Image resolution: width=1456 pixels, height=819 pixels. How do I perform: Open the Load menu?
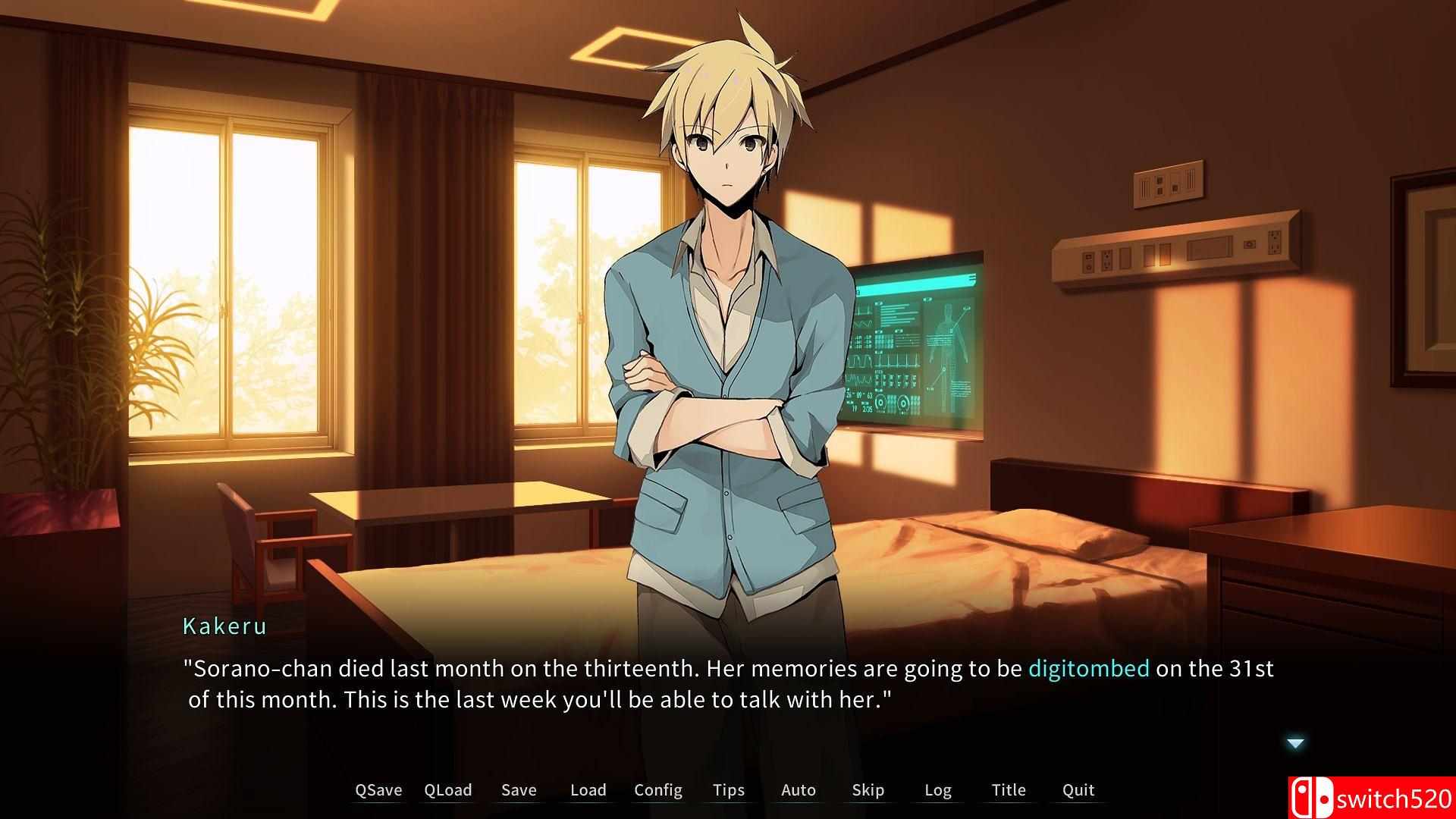coord(588,790)
